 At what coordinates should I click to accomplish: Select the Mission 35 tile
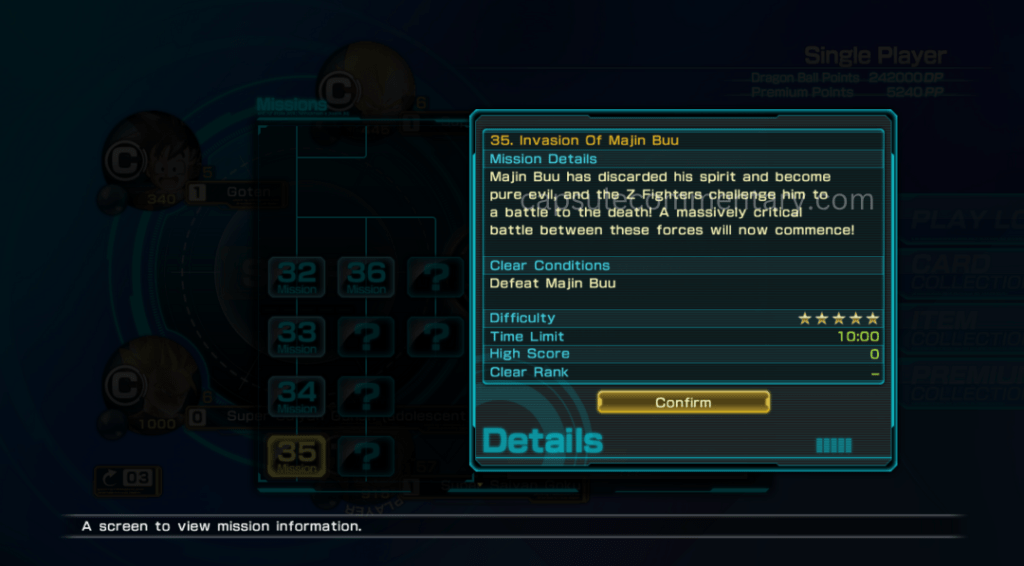[297, 456]
